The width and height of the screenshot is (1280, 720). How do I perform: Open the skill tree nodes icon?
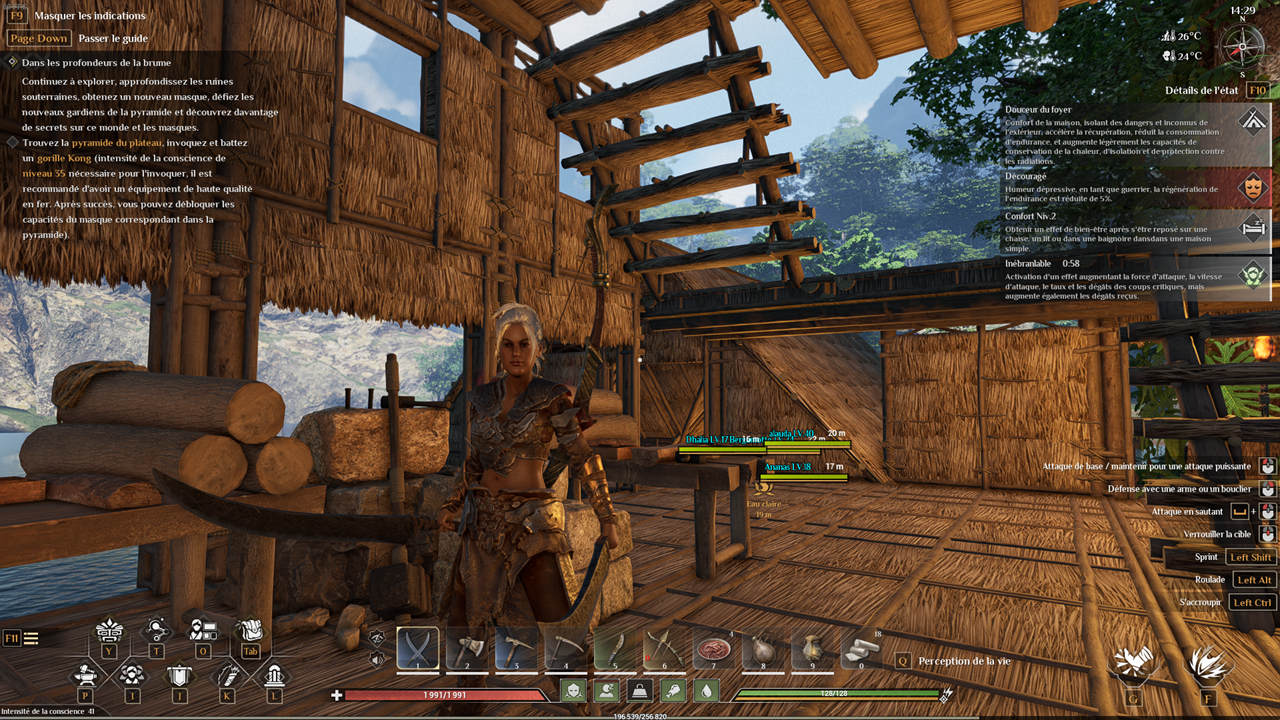pyautogui.click(x=156, y=631)
